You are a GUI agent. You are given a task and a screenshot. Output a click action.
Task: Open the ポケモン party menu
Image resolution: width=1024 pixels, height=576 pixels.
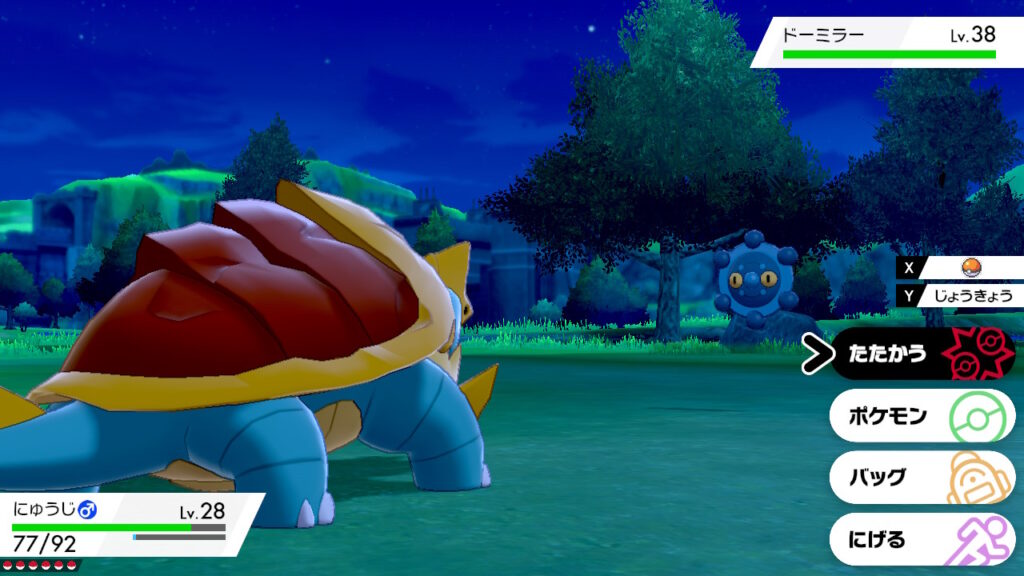point(920,416)
